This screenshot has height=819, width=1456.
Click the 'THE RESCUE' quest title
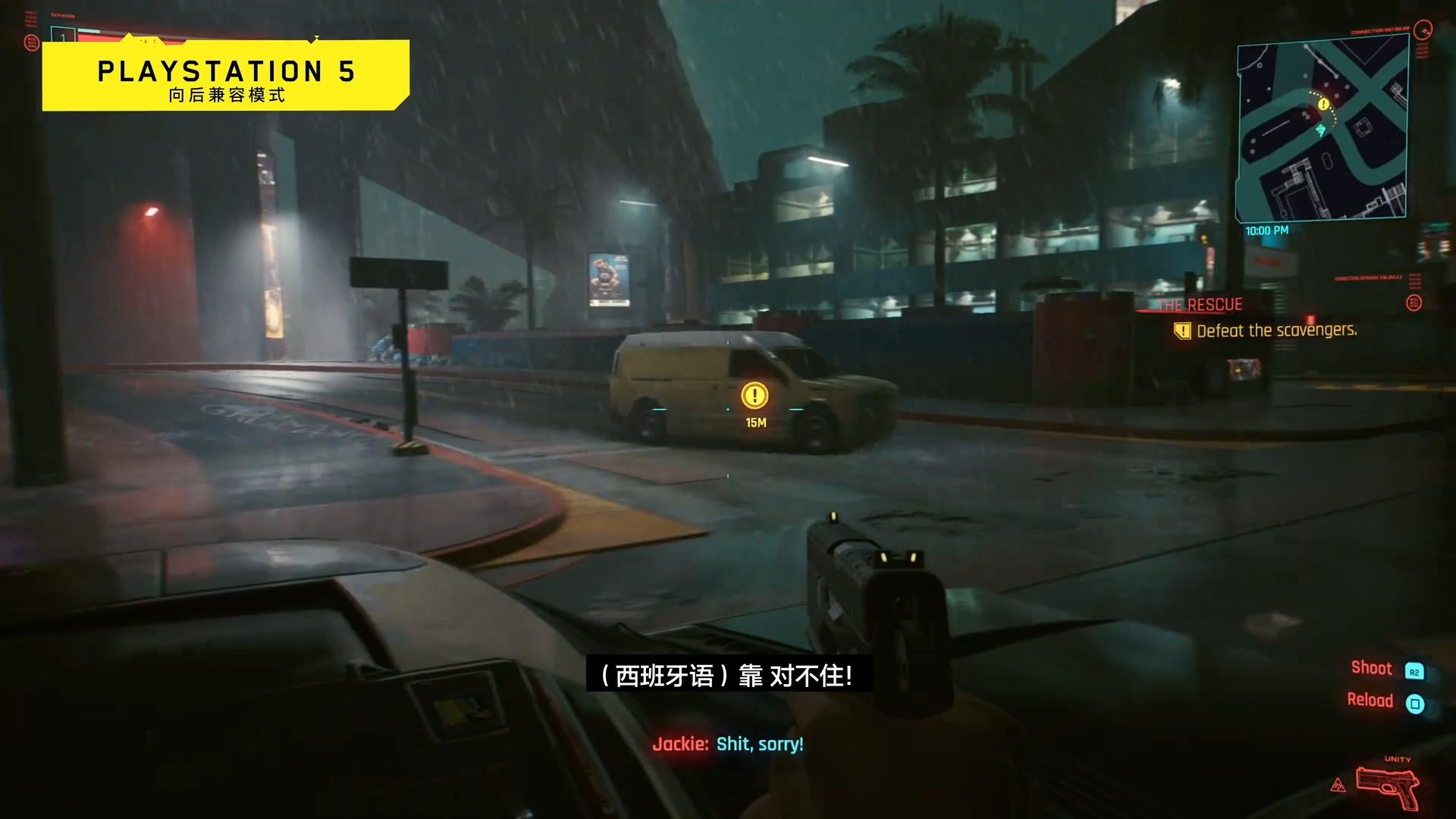coord(1199,303)
